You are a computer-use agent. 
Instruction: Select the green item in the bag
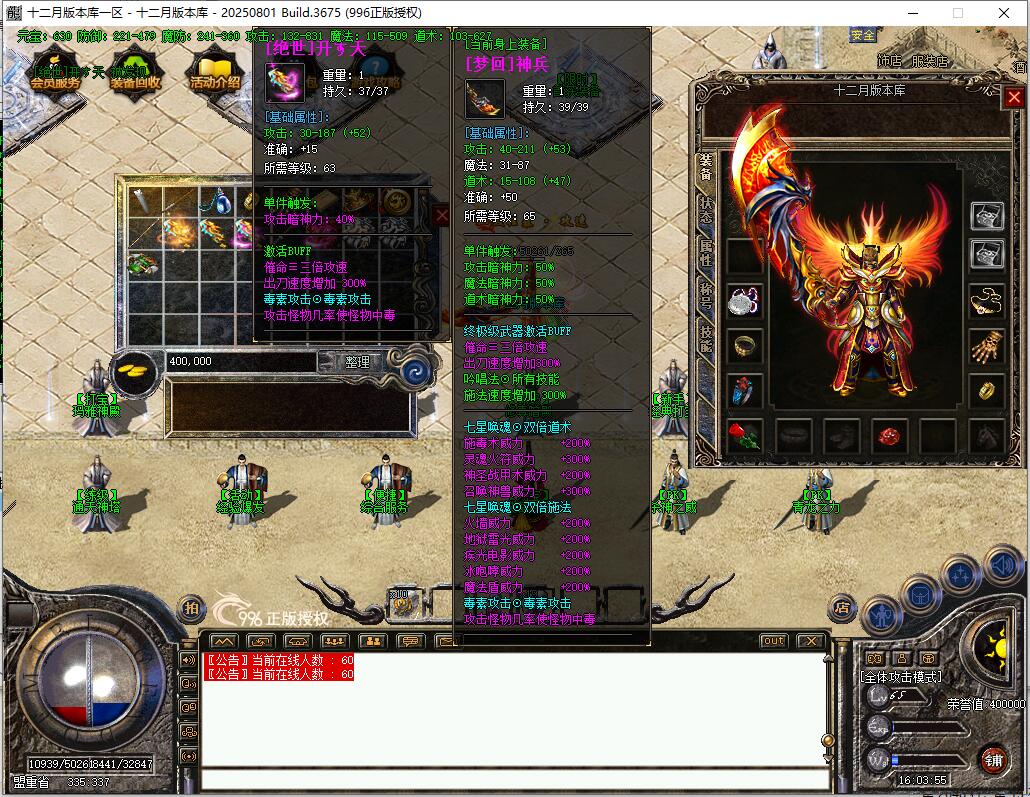141,263
